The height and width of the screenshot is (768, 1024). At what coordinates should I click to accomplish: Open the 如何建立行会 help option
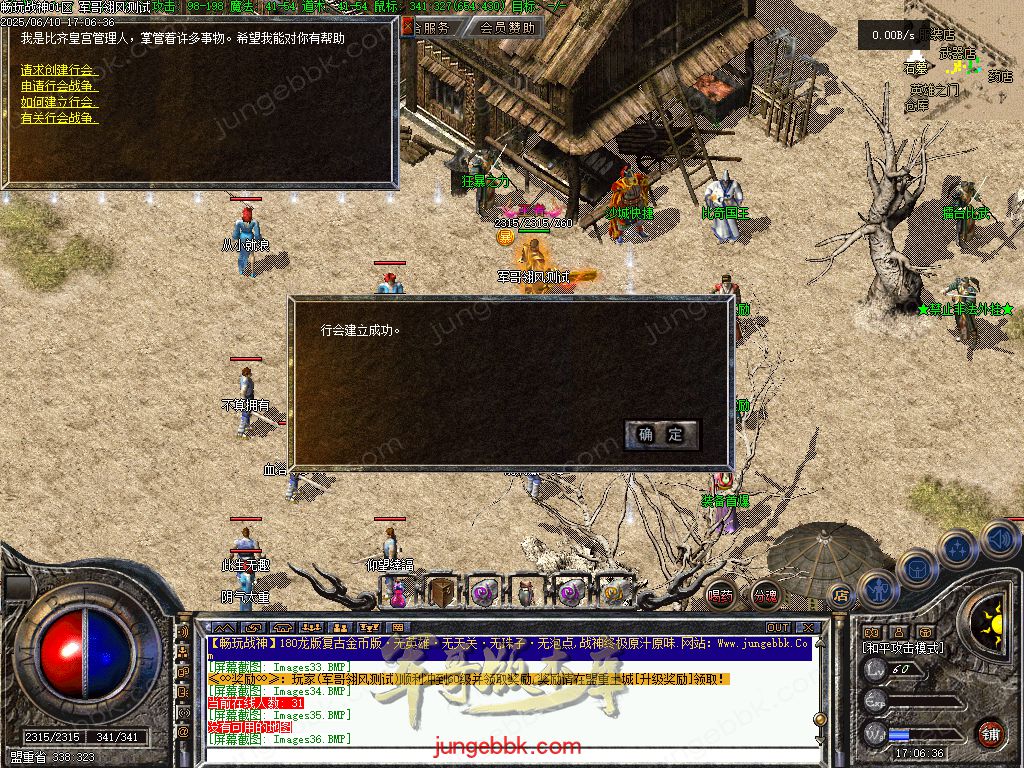click(x=60, y=102)
